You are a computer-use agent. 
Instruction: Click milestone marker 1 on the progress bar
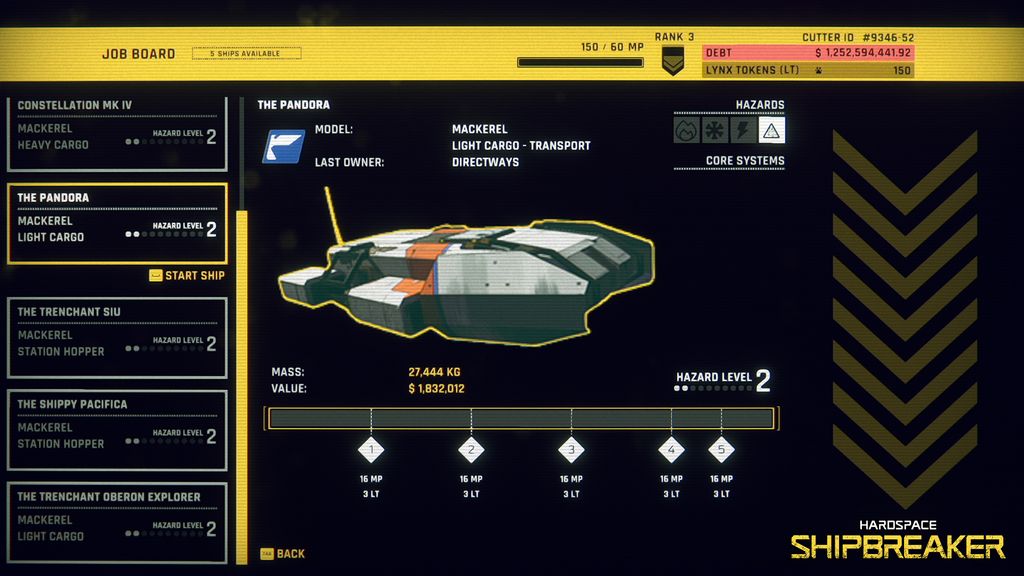(371, 450)
